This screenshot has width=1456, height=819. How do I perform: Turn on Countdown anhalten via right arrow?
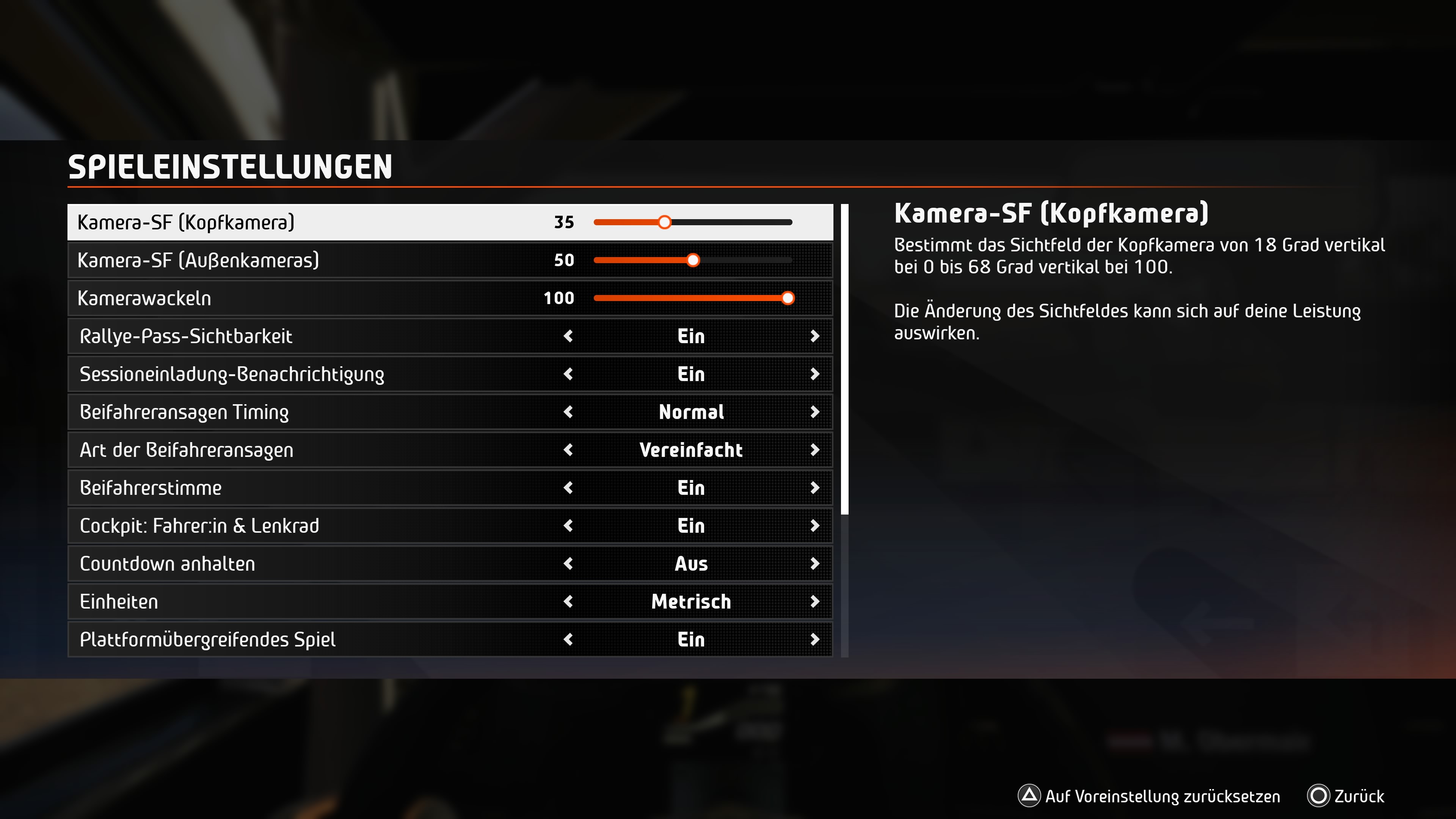pyautogui.click(x=814, y=563)
